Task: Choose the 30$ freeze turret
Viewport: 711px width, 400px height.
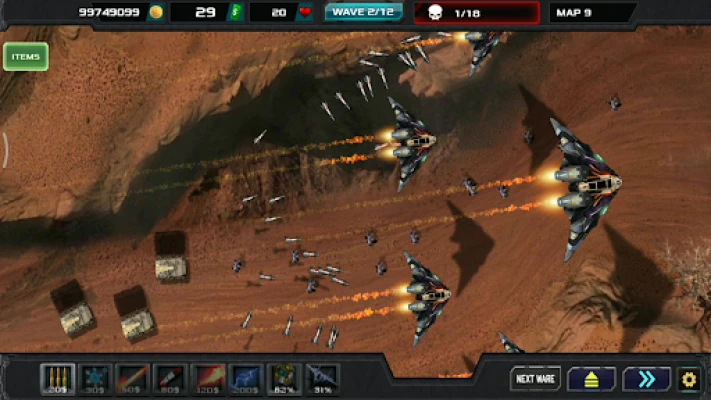Action: pyautogui.click(x=95, y=378)
